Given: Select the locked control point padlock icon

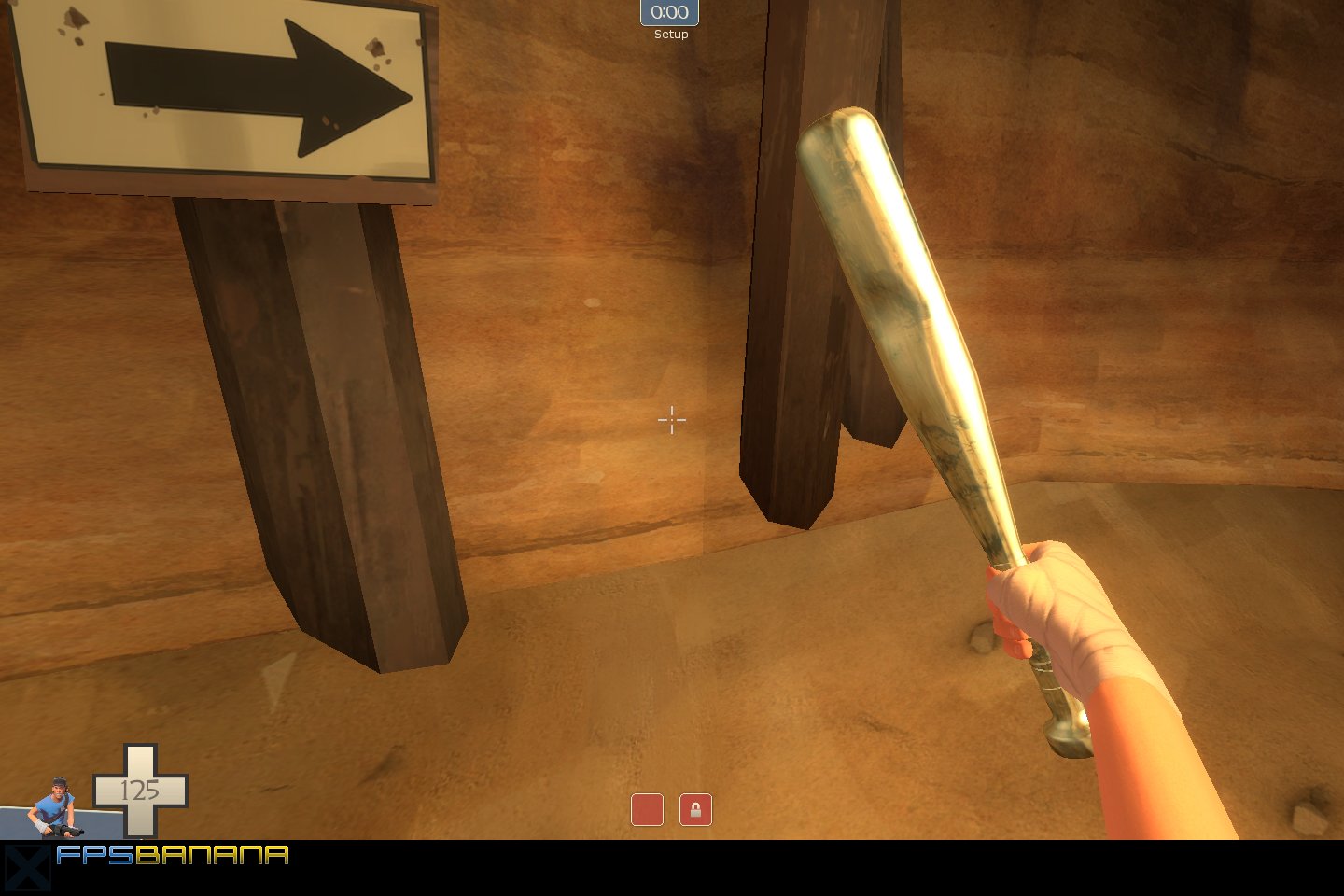Looking at the screenshot, I should tap(696, 810).
